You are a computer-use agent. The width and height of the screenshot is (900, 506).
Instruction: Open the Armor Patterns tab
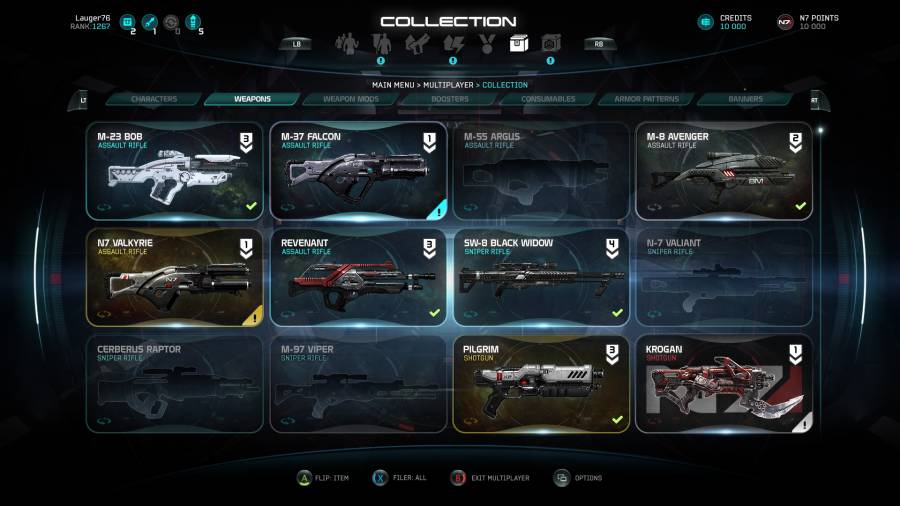(x=646, y=99)
